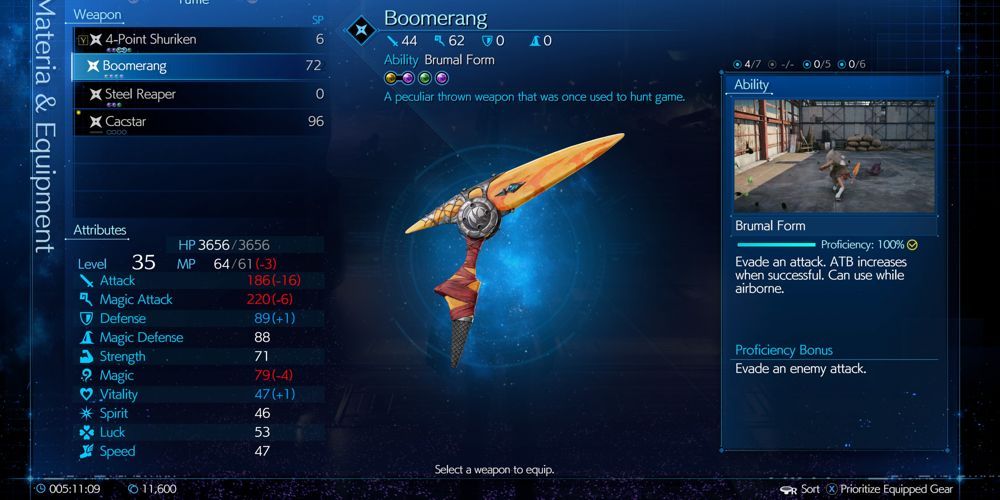This screenshot has width=1000, height=500.
Task: Select the Steel Reaper weapon
Action: [200, 95]
